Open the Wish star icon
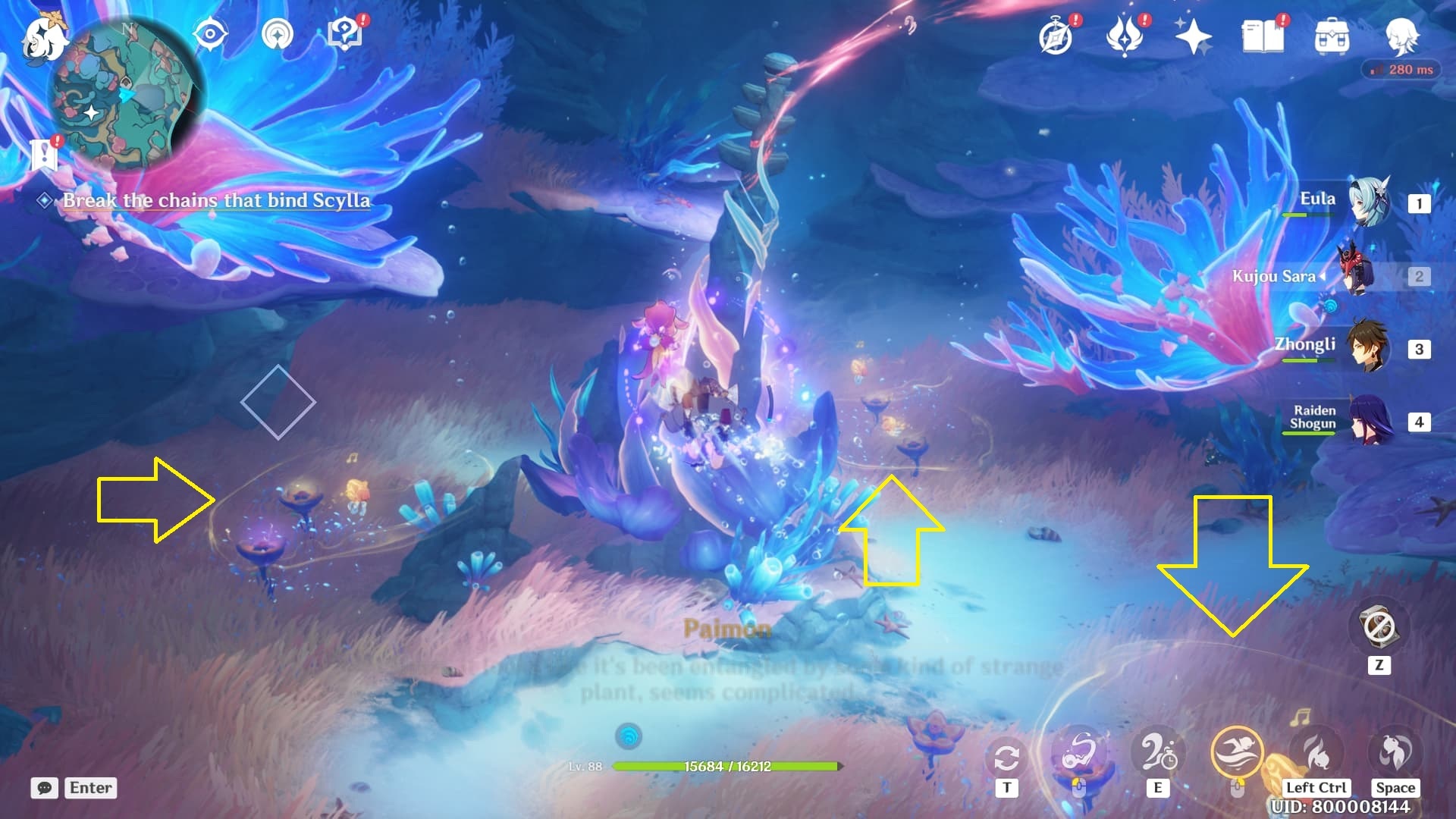Screen dimensions: 1456x819 coord(1193,36)
